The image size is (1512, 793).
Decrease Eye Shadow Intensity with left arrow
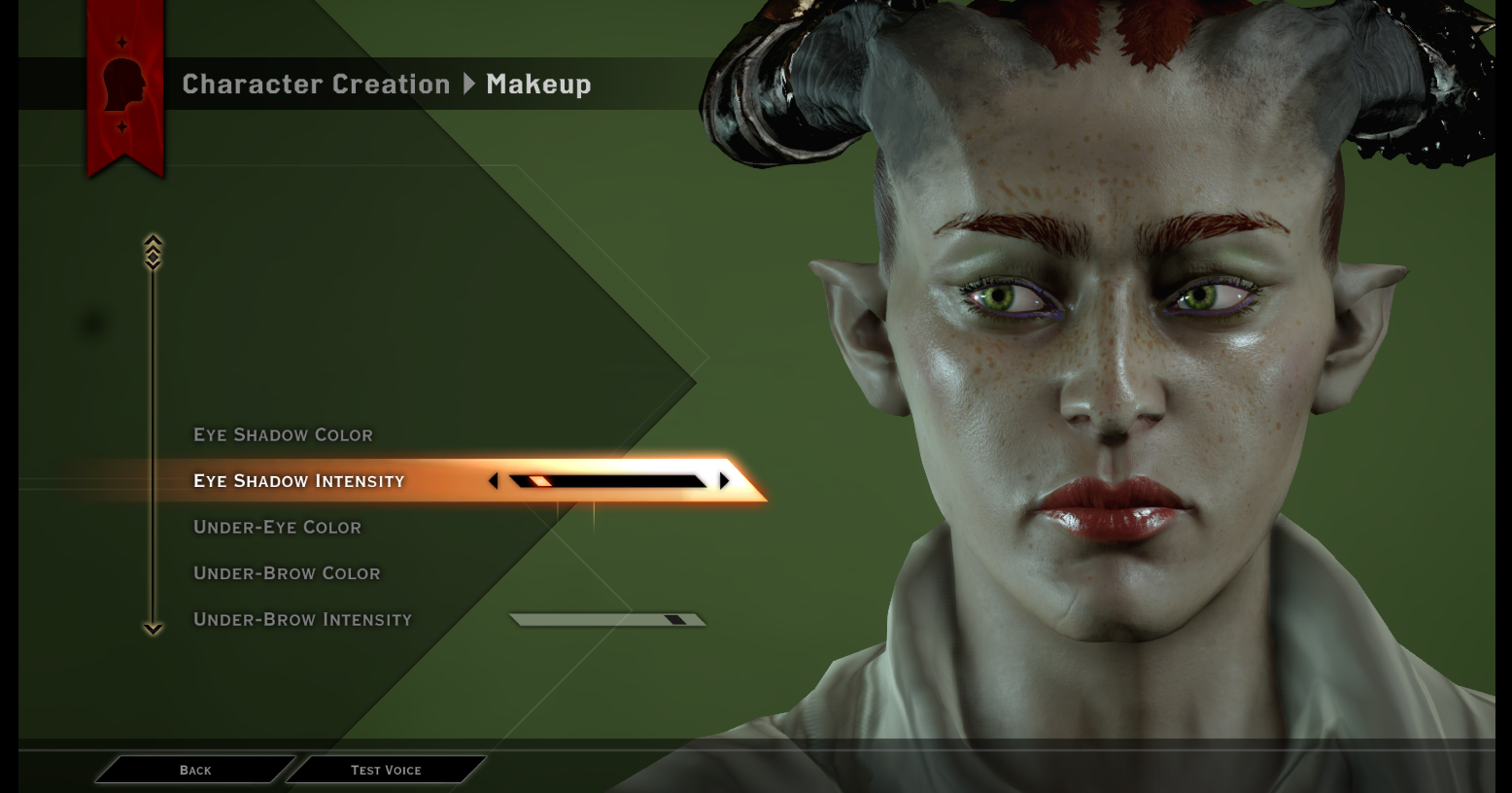pos(494,481)
